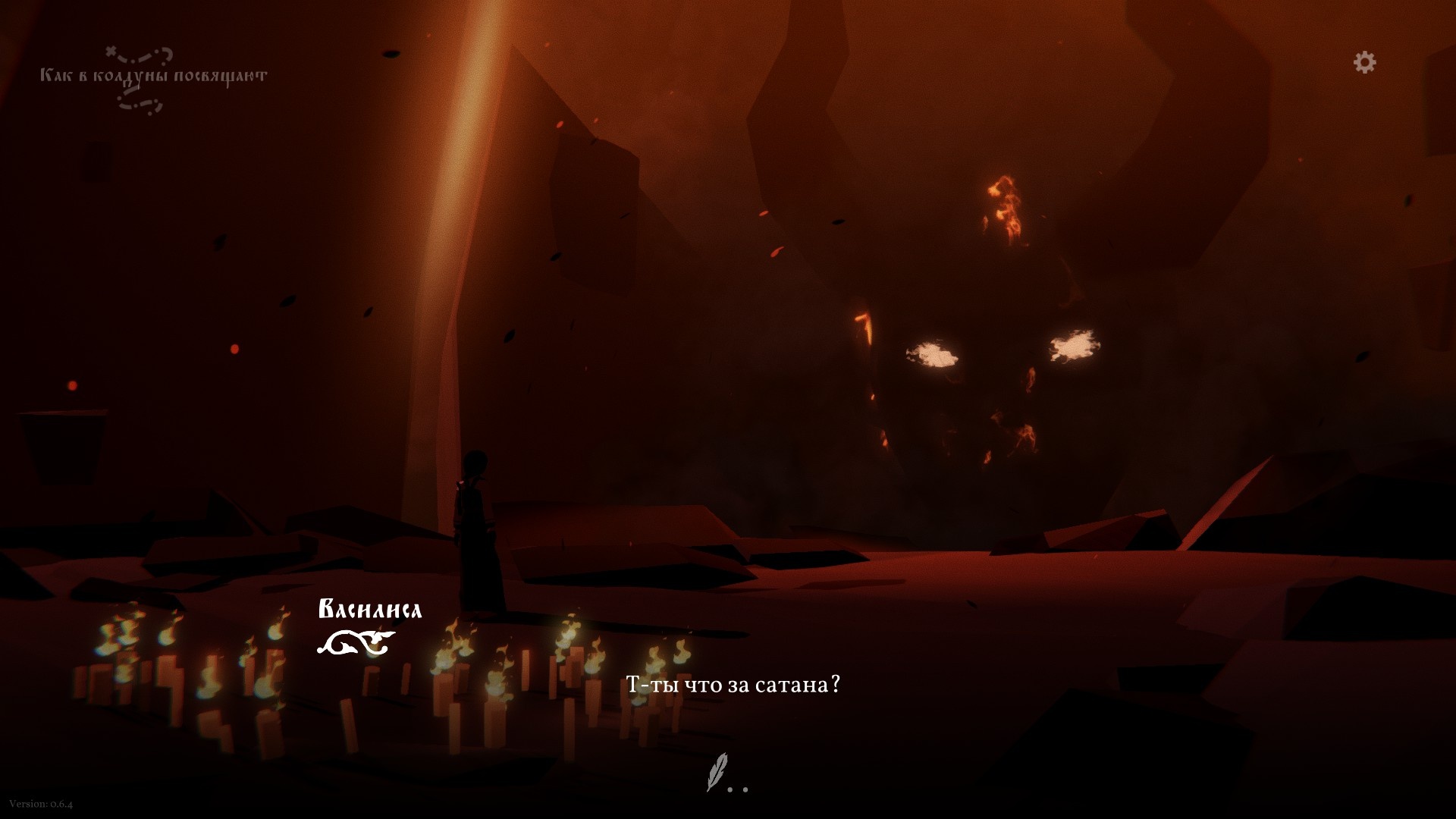Open settings via the gear icon
The image size is (1456, 819).
[x=1364, y=62]
